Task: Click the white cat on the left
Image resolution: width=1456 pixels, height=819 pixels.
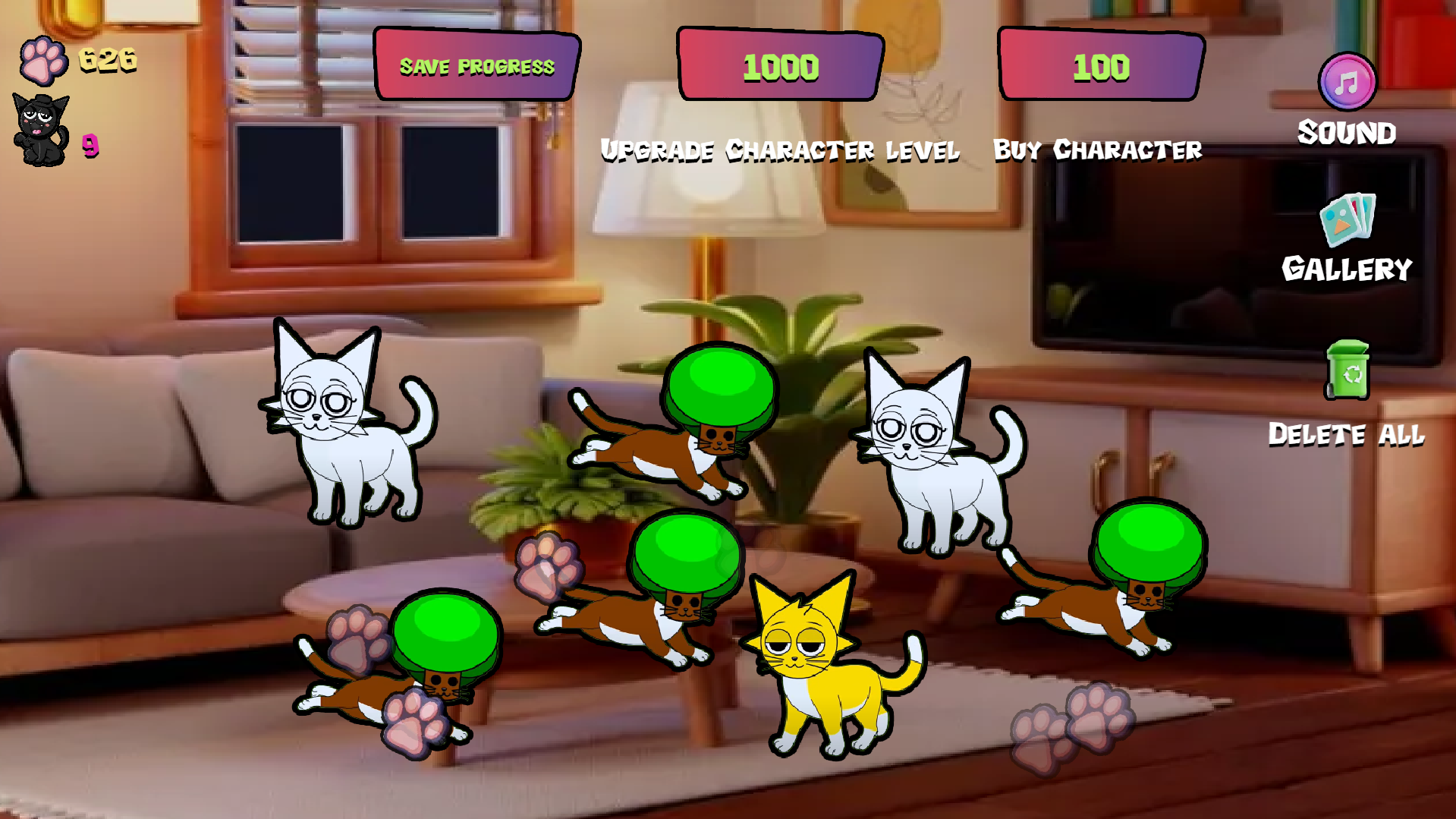Action: click(x=349, y=440)
